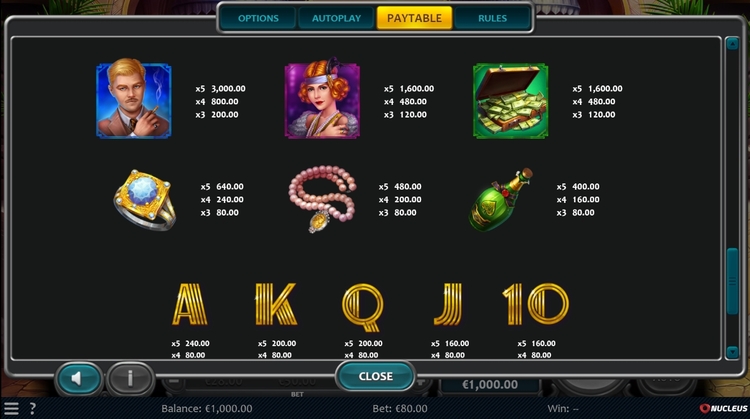The height and width of the screenshot is (419, 750).
Task: Switch to the Options tab
Action: point(258,18)
